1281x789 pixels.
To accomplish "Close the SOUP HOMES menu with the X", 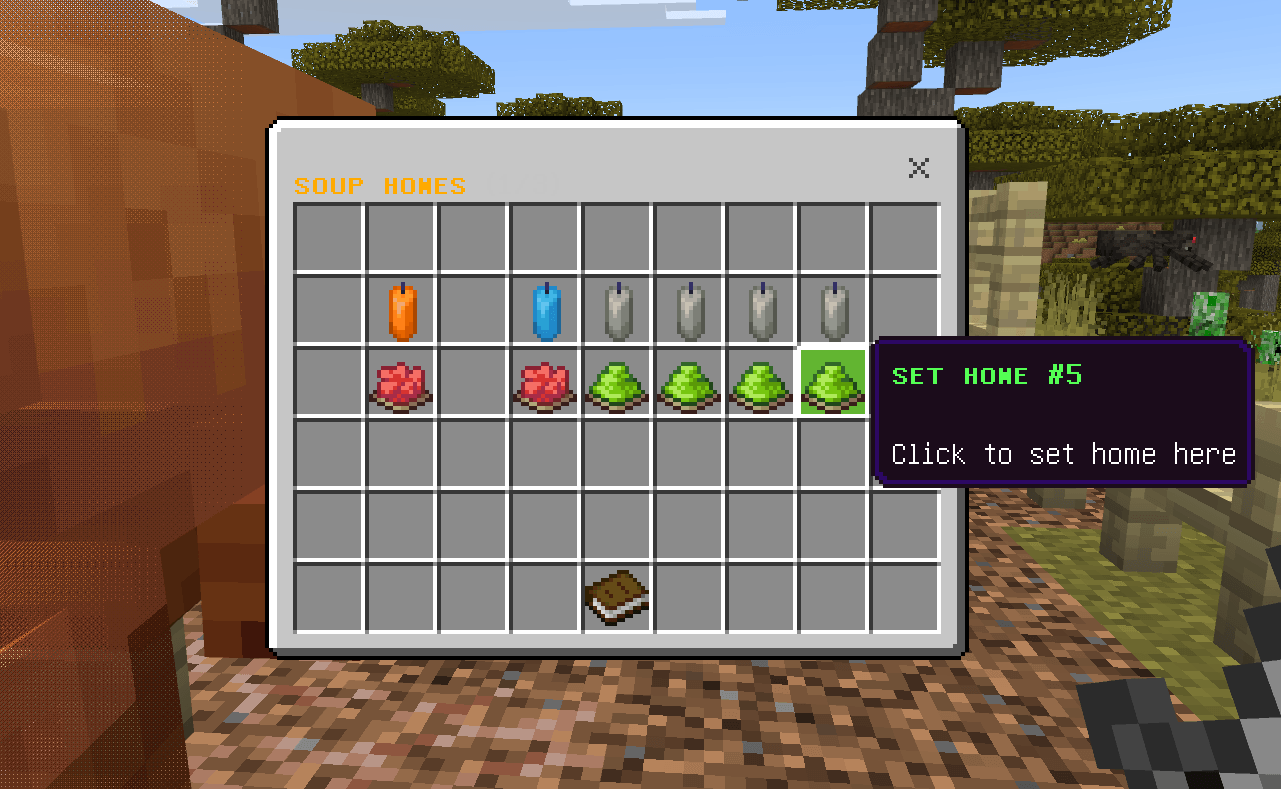I will click(918, 168).
